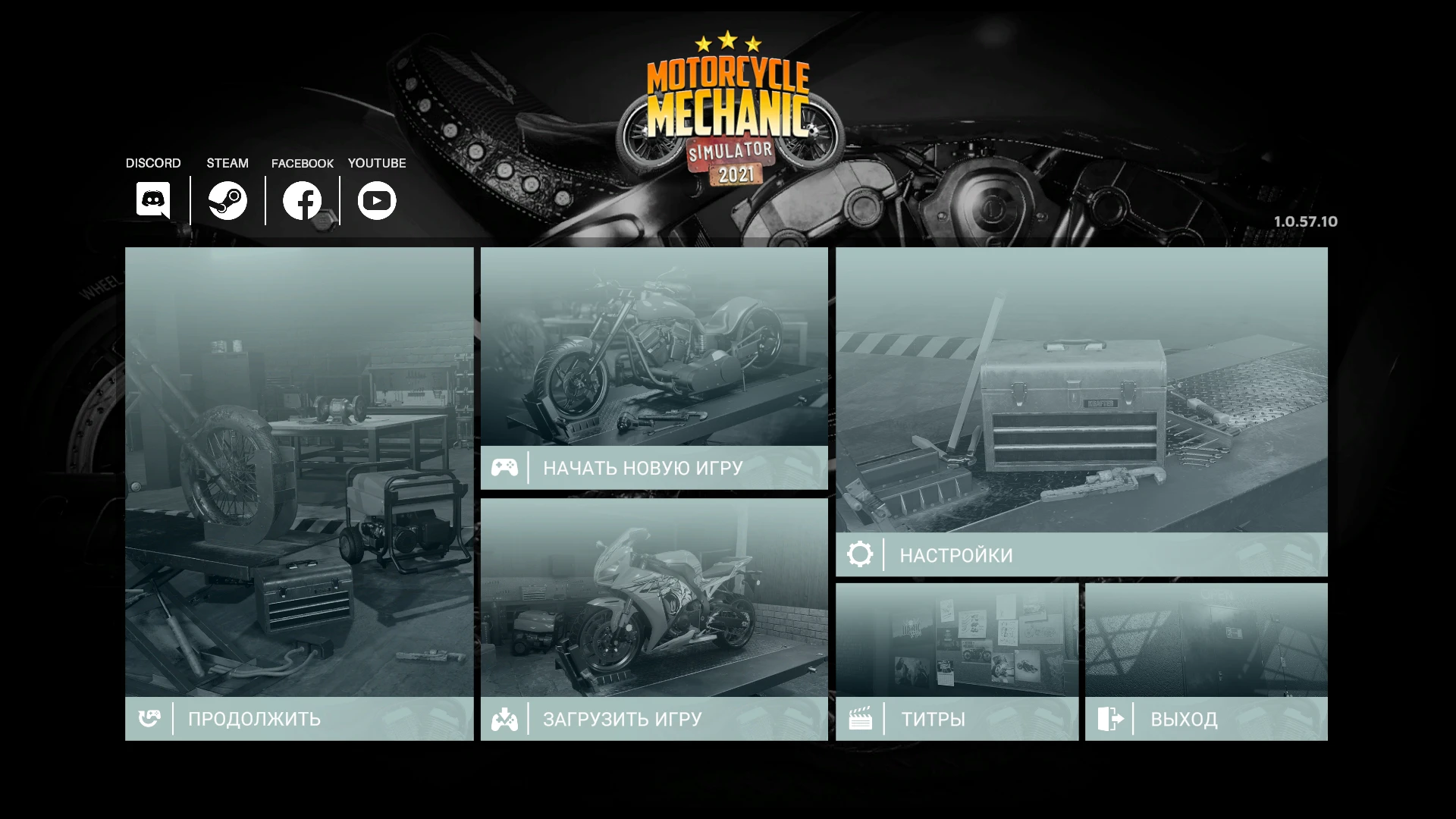Load a saved game via Загрузить игру

click(622, 718)
